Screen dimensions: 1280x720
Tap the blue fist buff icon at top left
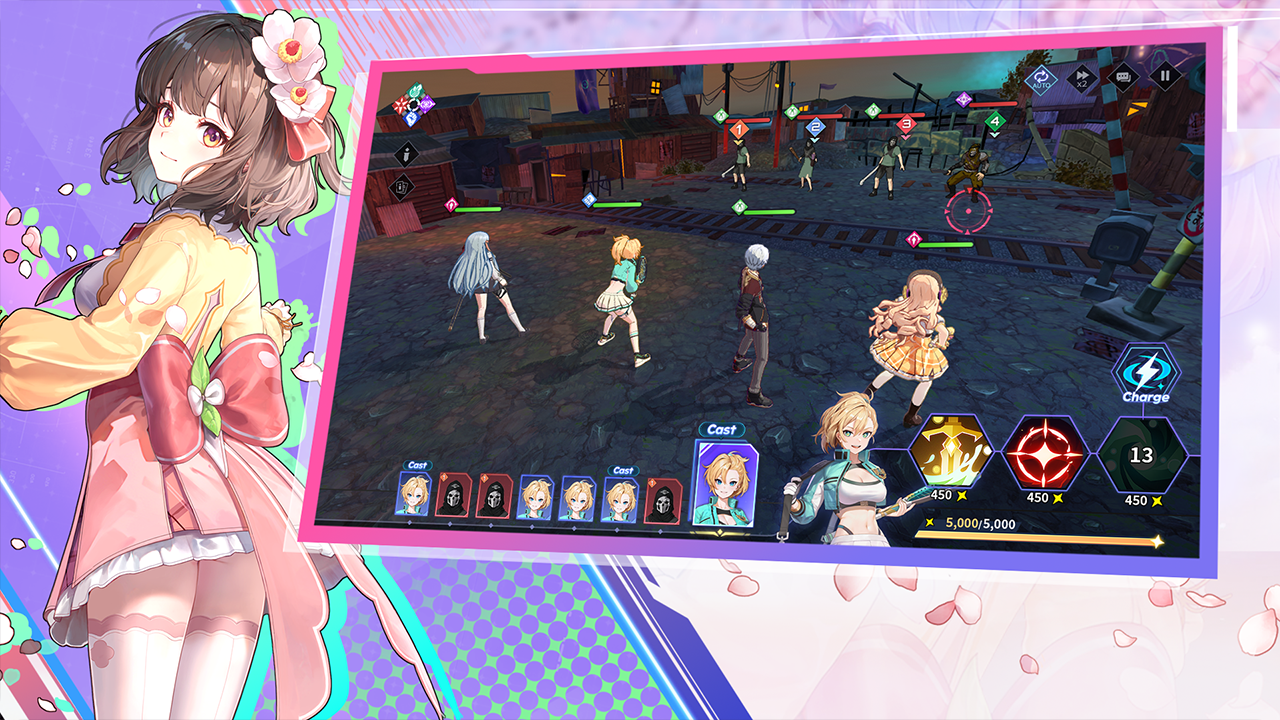pyautogui.click(x=411, y=118)
